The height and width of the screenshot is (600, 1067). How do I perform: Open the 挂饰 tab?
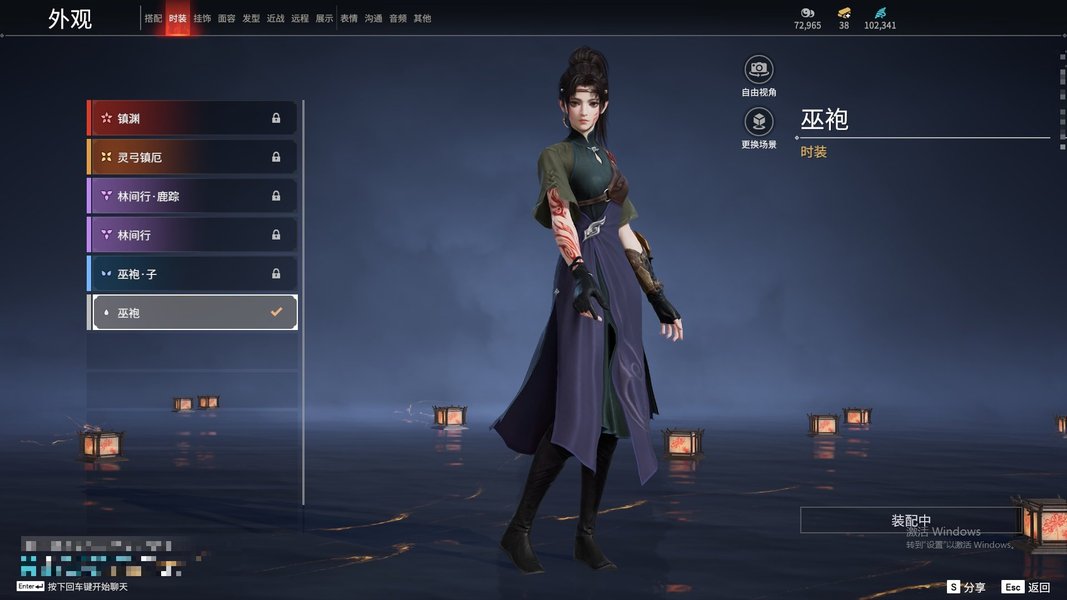tap(202, 19)
